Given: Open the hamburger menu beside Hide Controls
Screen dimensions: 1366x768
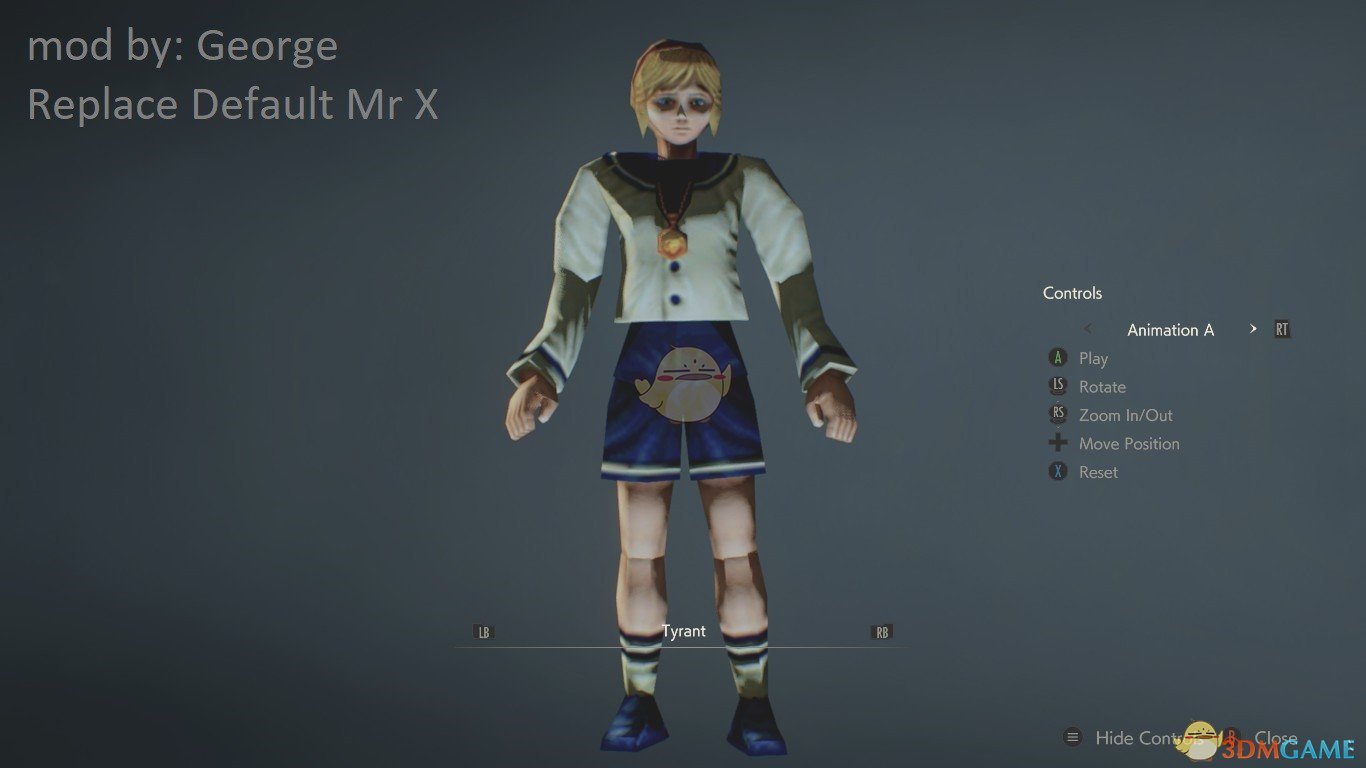Looking at the screenshot, I should click(1072, 738).
